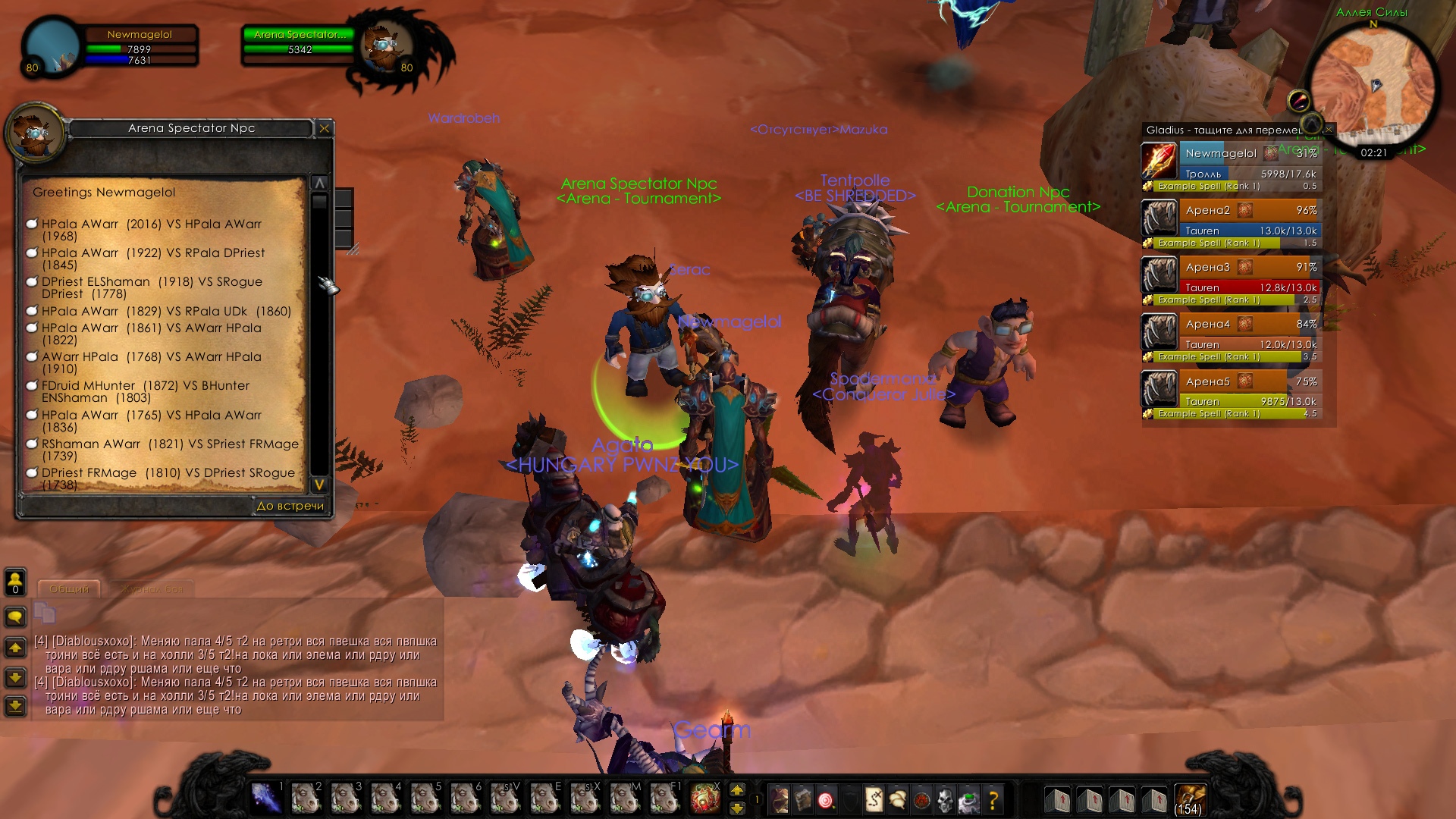Select the Арена2 Tauren enemy frame in Gladius

click(x=1249, y=219)
